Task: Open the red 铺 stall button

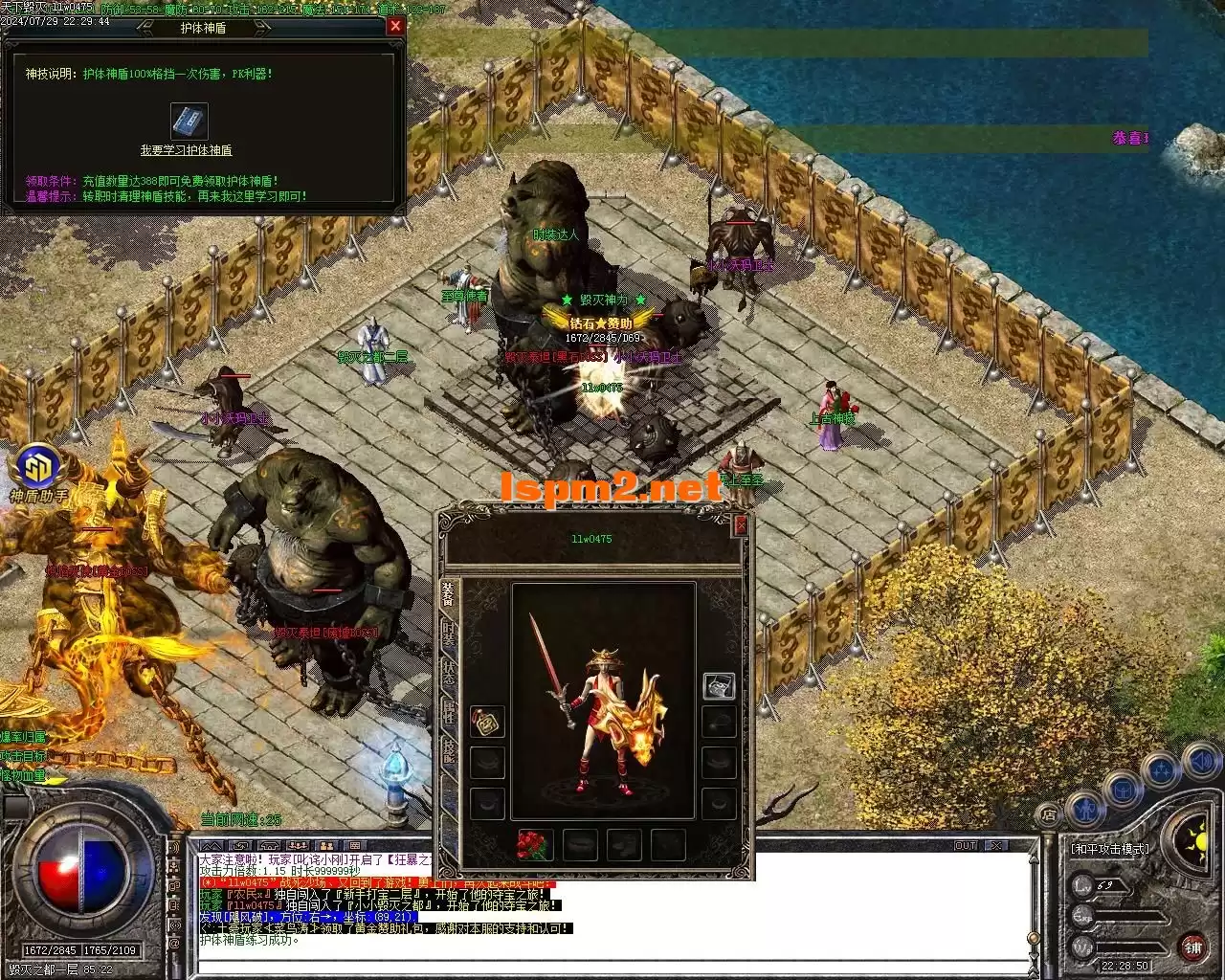Action: tap(1193, 947)
